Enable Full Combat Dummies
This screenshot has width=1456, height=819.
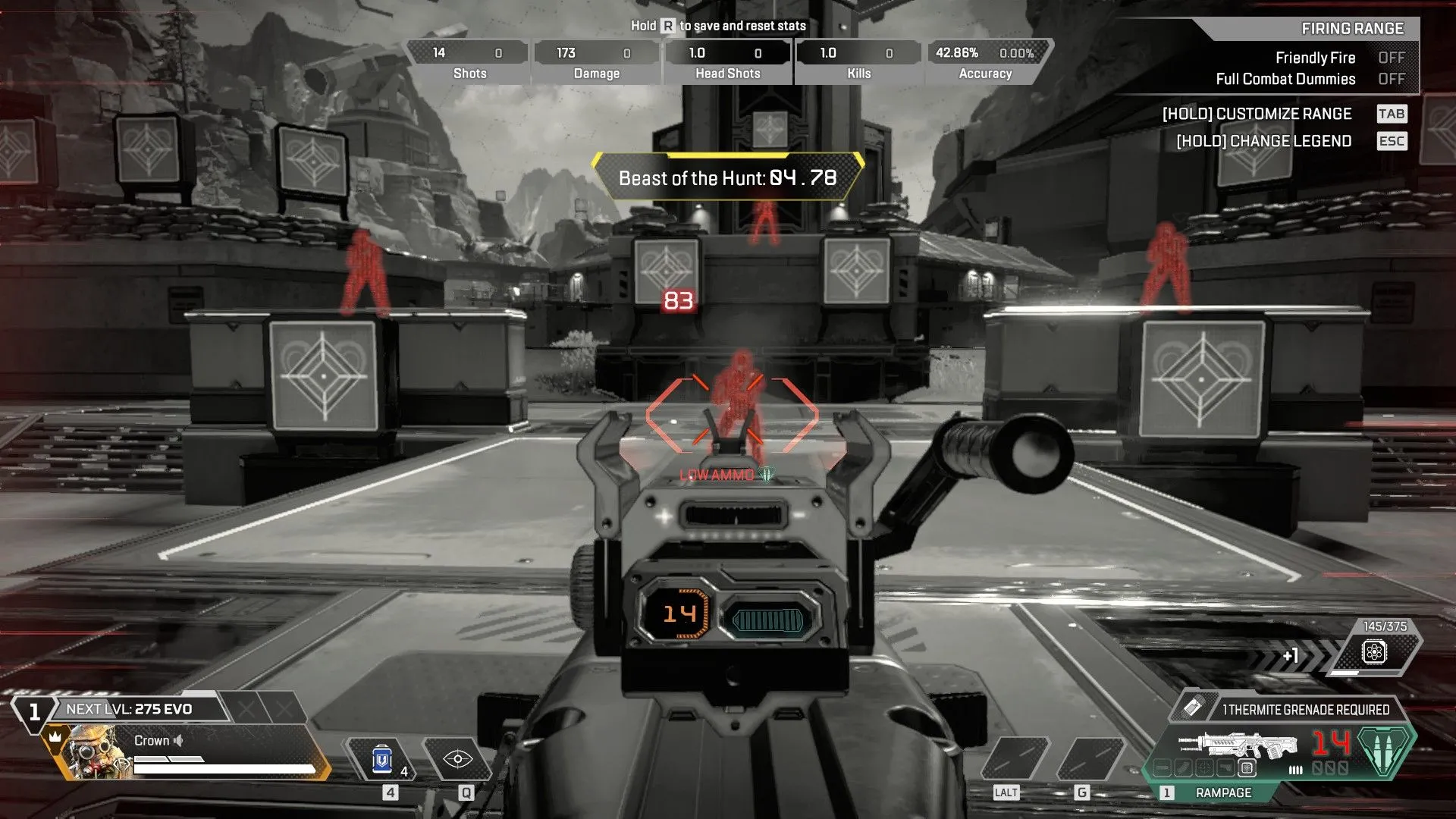coord(1392,78)
